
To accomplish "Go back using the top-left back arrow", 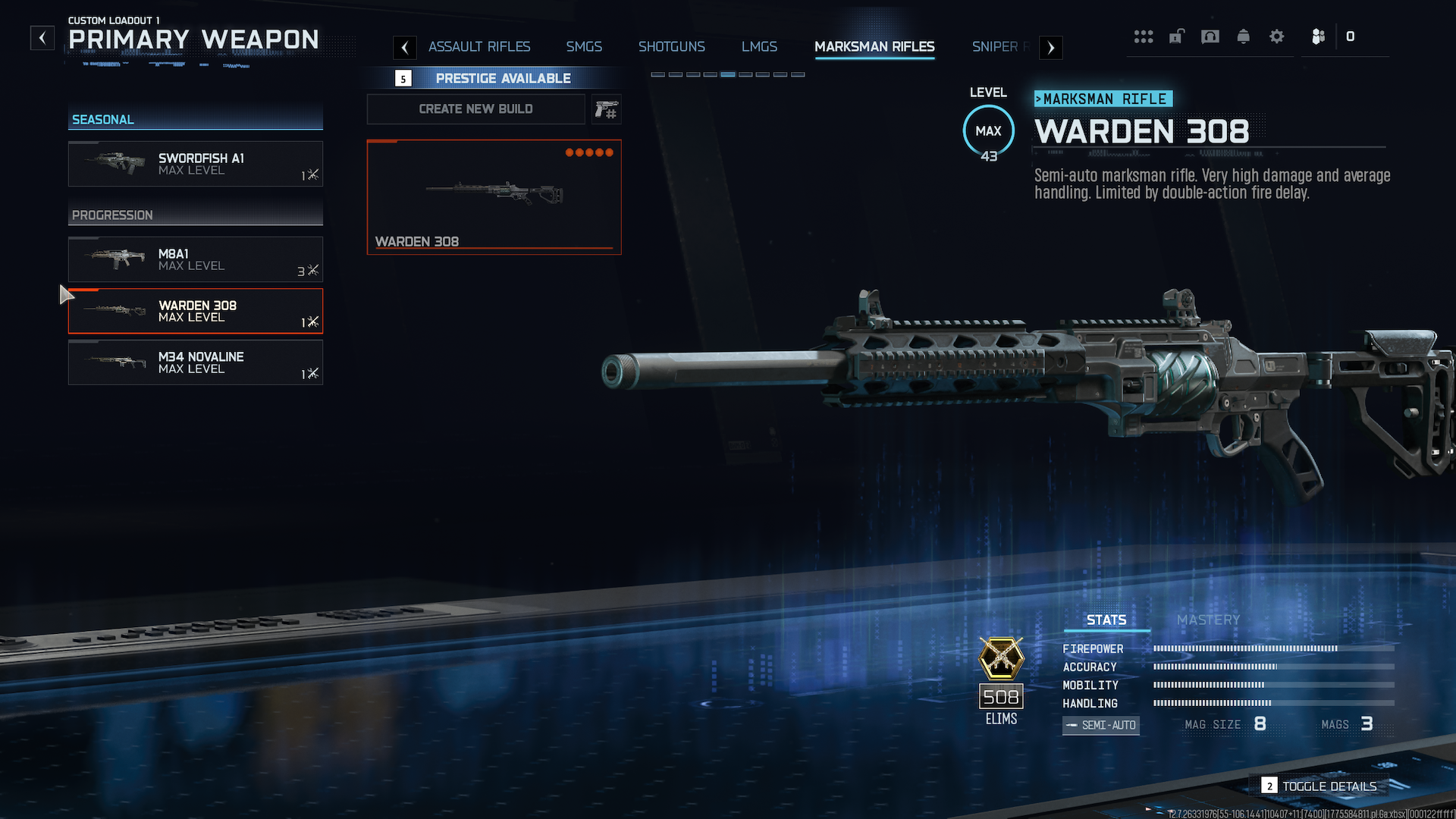I will click(42, 38).
